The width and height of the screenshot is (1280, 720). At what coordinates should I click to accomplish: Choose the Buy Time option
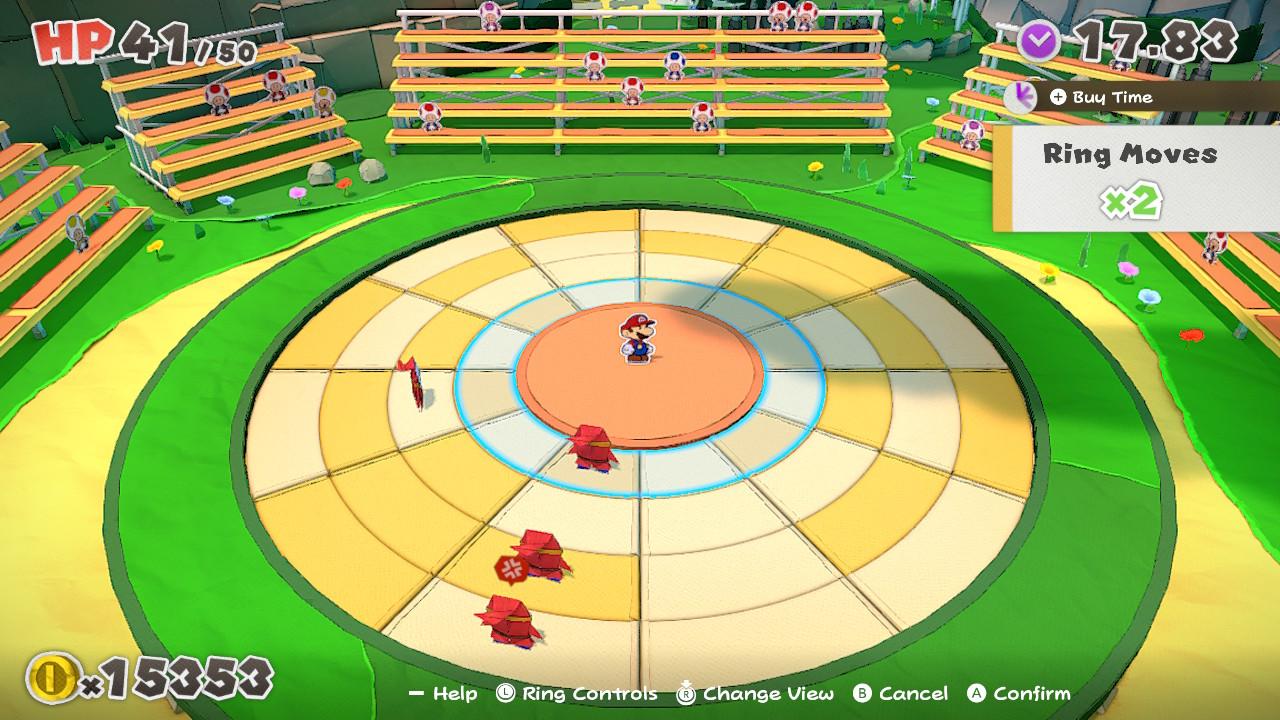click(x=1102, y=97)
